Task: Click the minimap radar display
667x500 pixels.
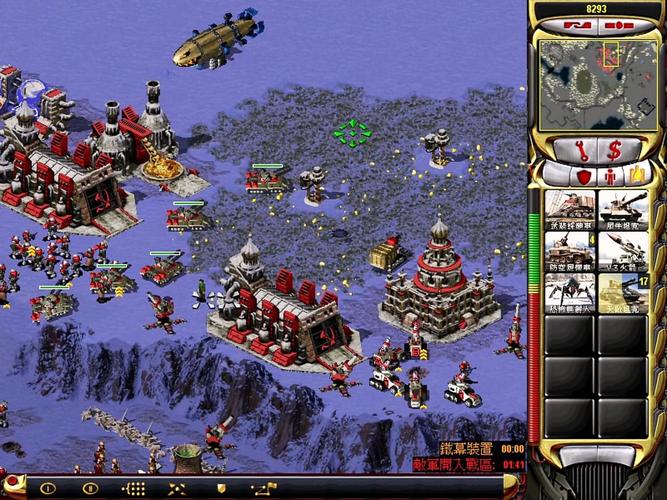Action: point(596,83)
